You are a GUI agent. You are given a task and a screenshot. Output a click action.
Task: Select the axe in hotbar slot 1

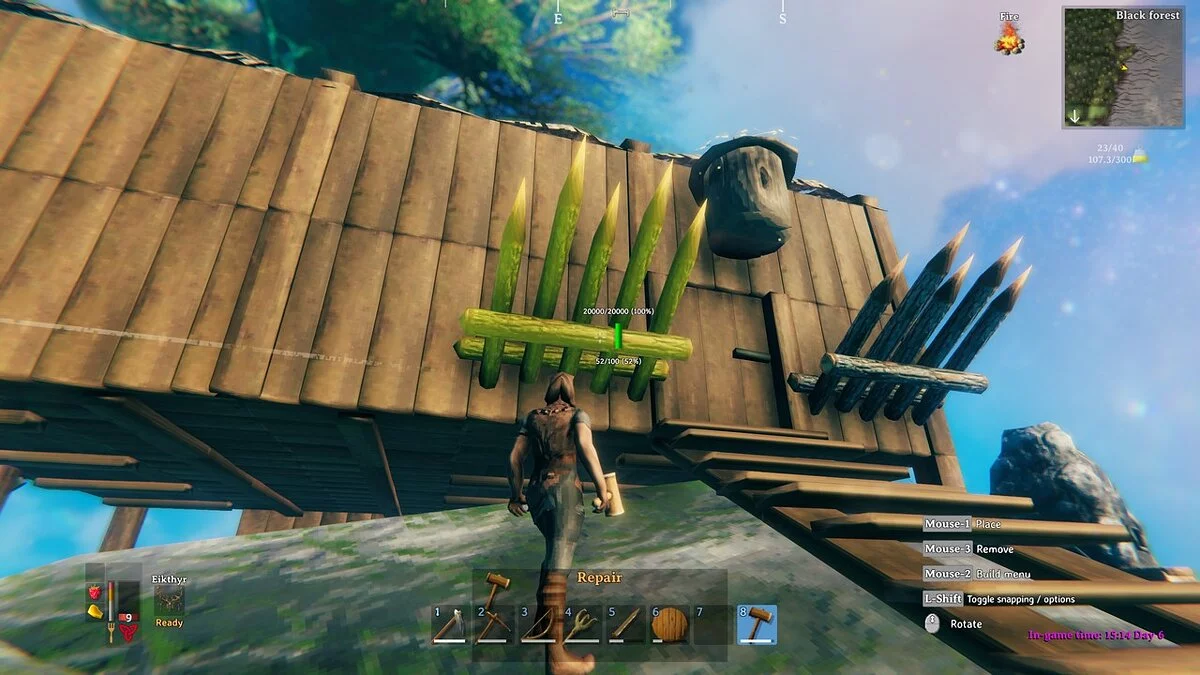(451, 624)
